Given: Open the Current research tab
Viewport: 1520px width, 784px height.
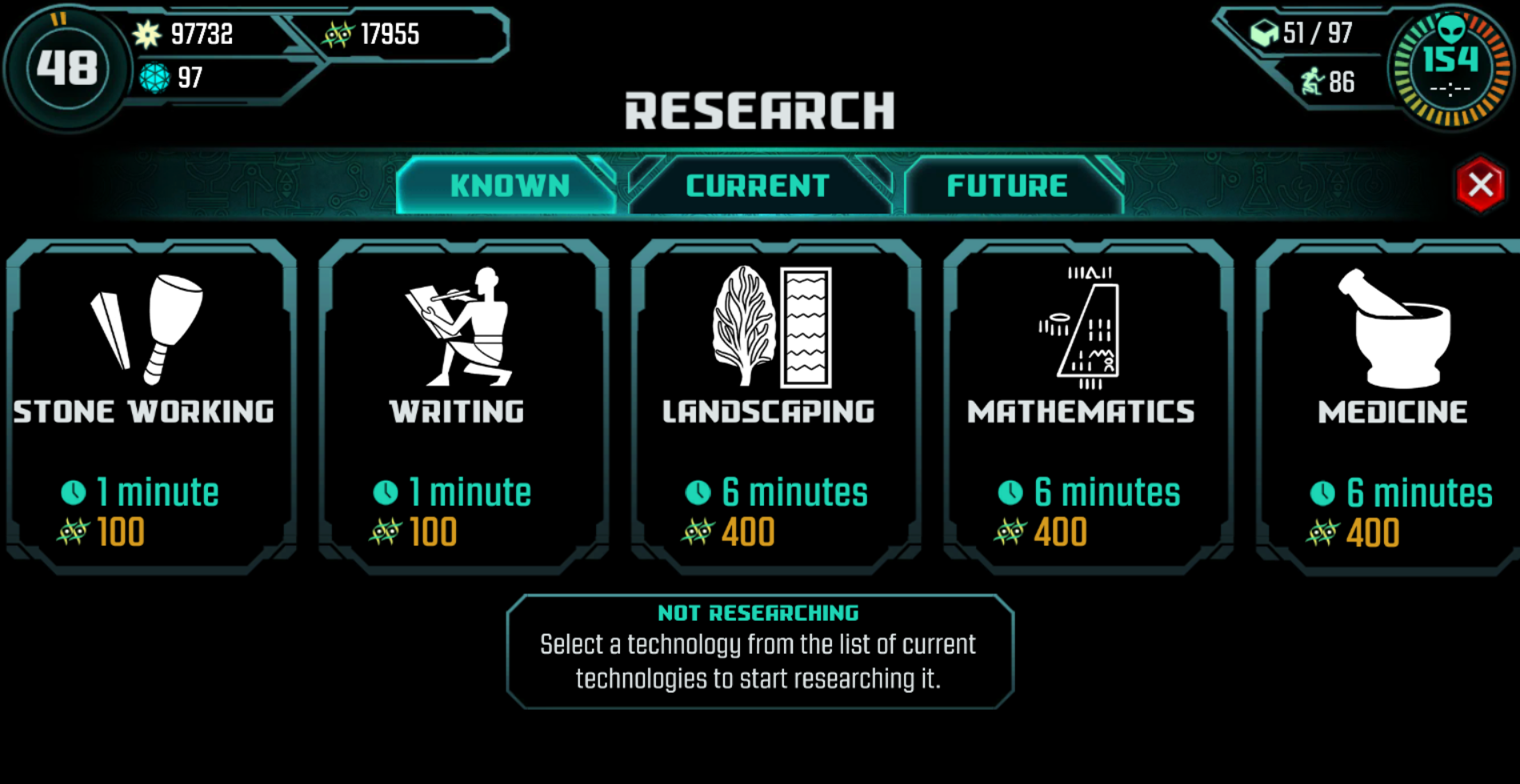Looking at the screenshot, I should tap(758, 186).
